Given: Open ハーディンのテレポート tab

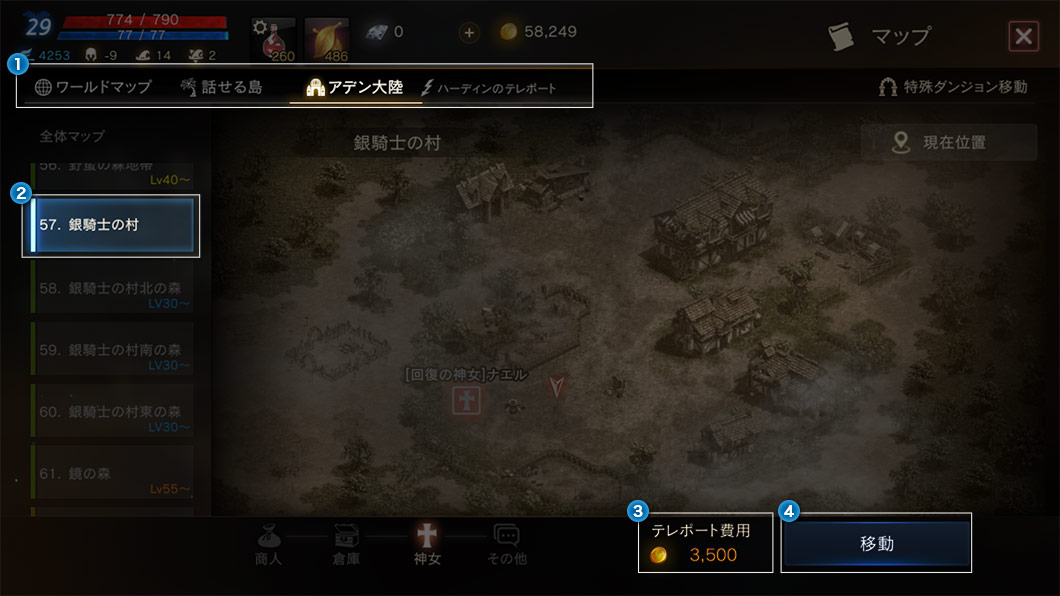Looking at the screenshot, I should pyautogui.click(x=489, y=88).
